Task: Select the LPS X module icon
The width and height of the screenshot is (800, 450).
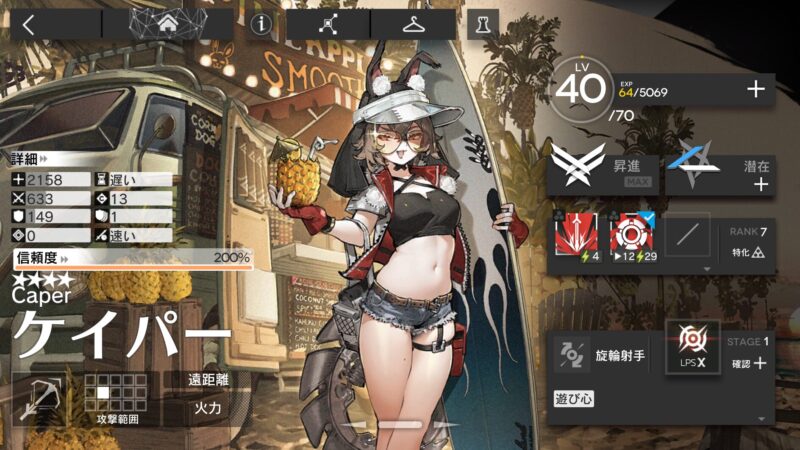Action: click(x=692, y=348)
